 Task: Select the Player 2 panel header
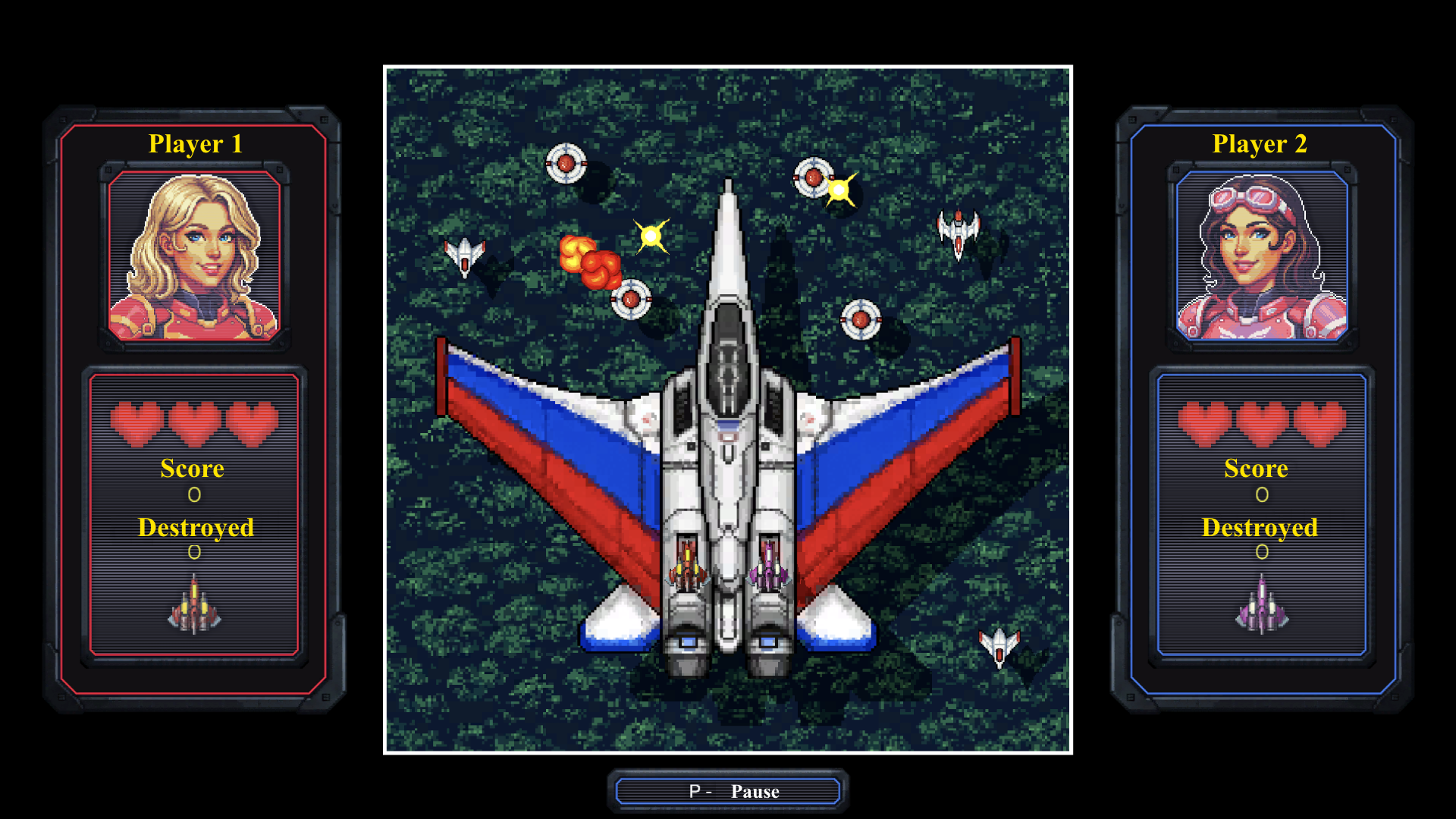[1260, 143]
